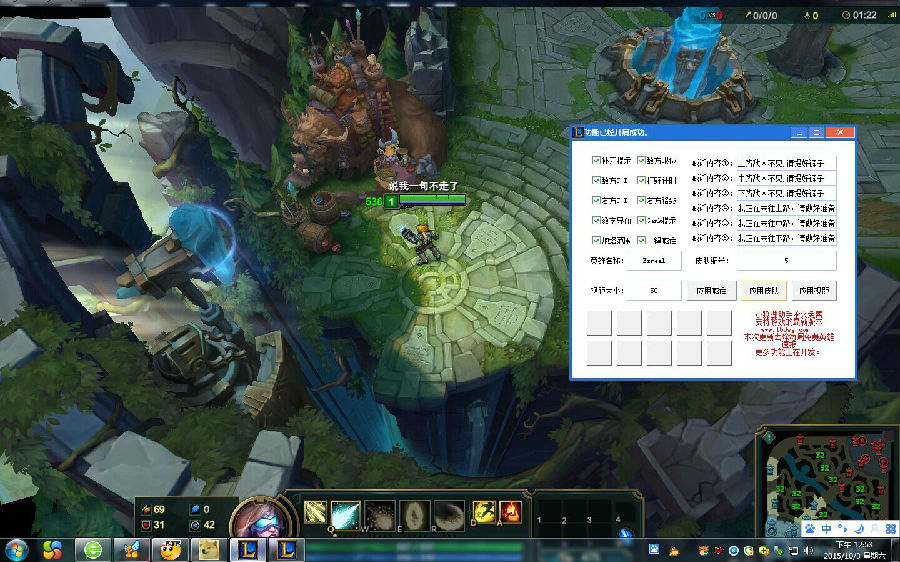
Task: Close the white tool window
Action: click(840, 132)
